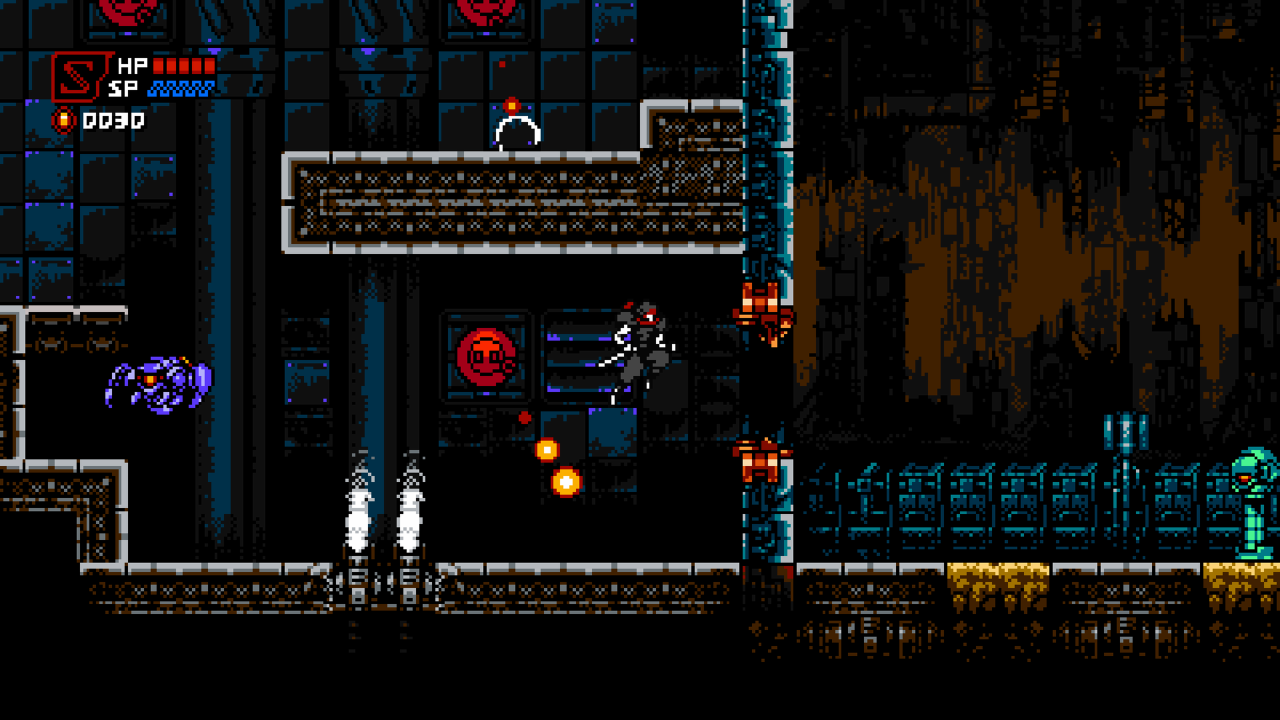The image size is (1280, 720).
Task: Click the upper orange wall-mounted turret
Action: pos(762,303)
